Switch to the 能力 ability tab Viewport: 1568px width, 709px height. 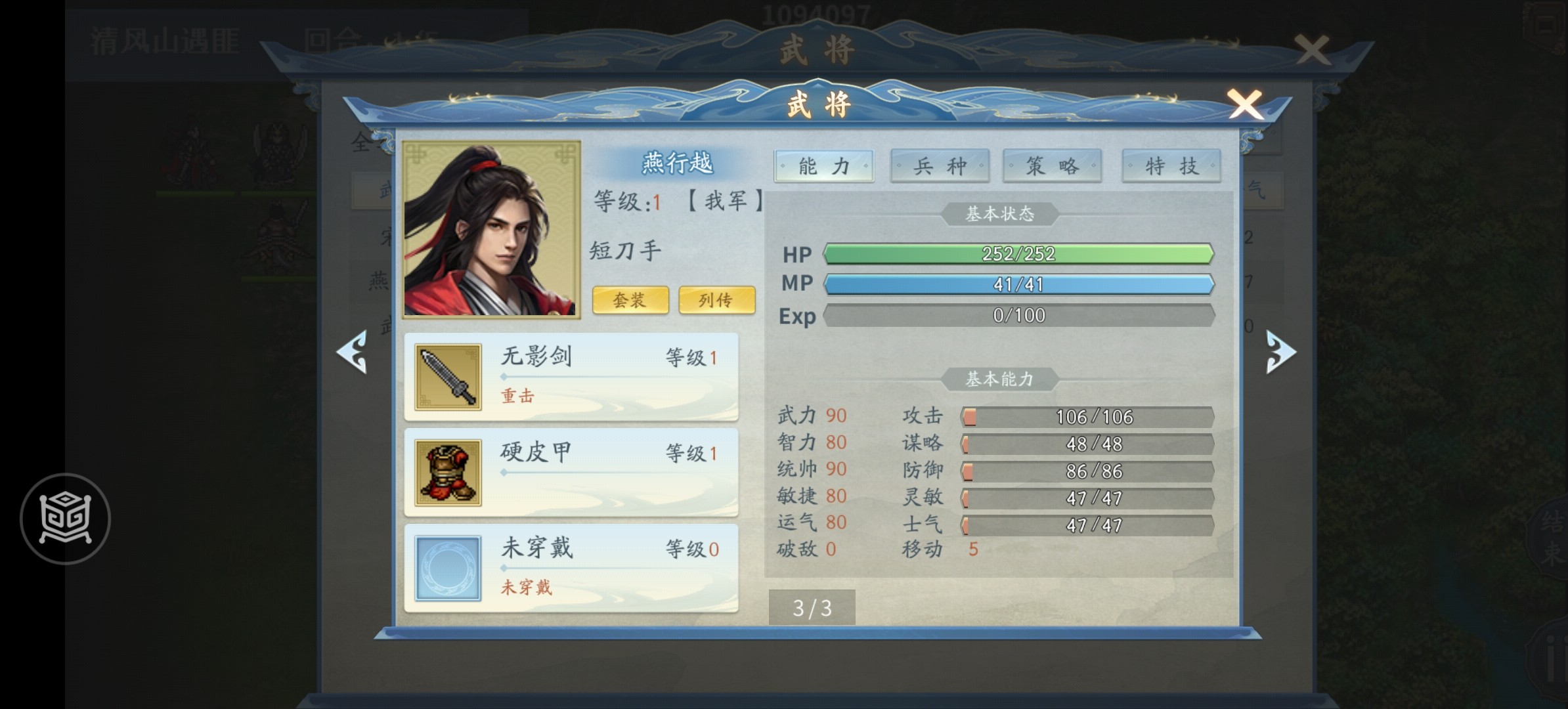[823, 166]
